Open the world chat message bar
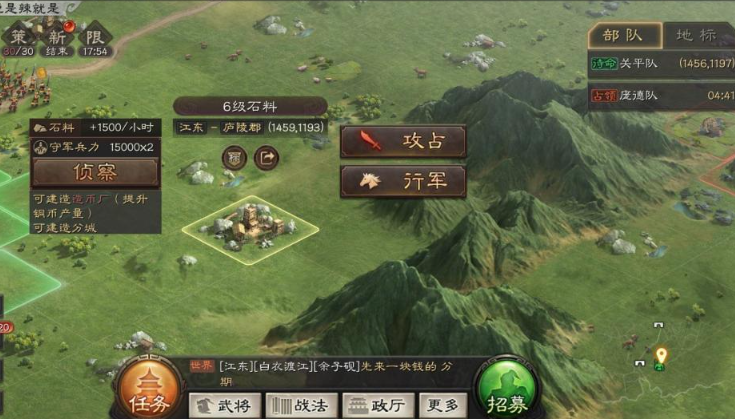The width and height of the screenshot is (735, 419). point(380,372)
